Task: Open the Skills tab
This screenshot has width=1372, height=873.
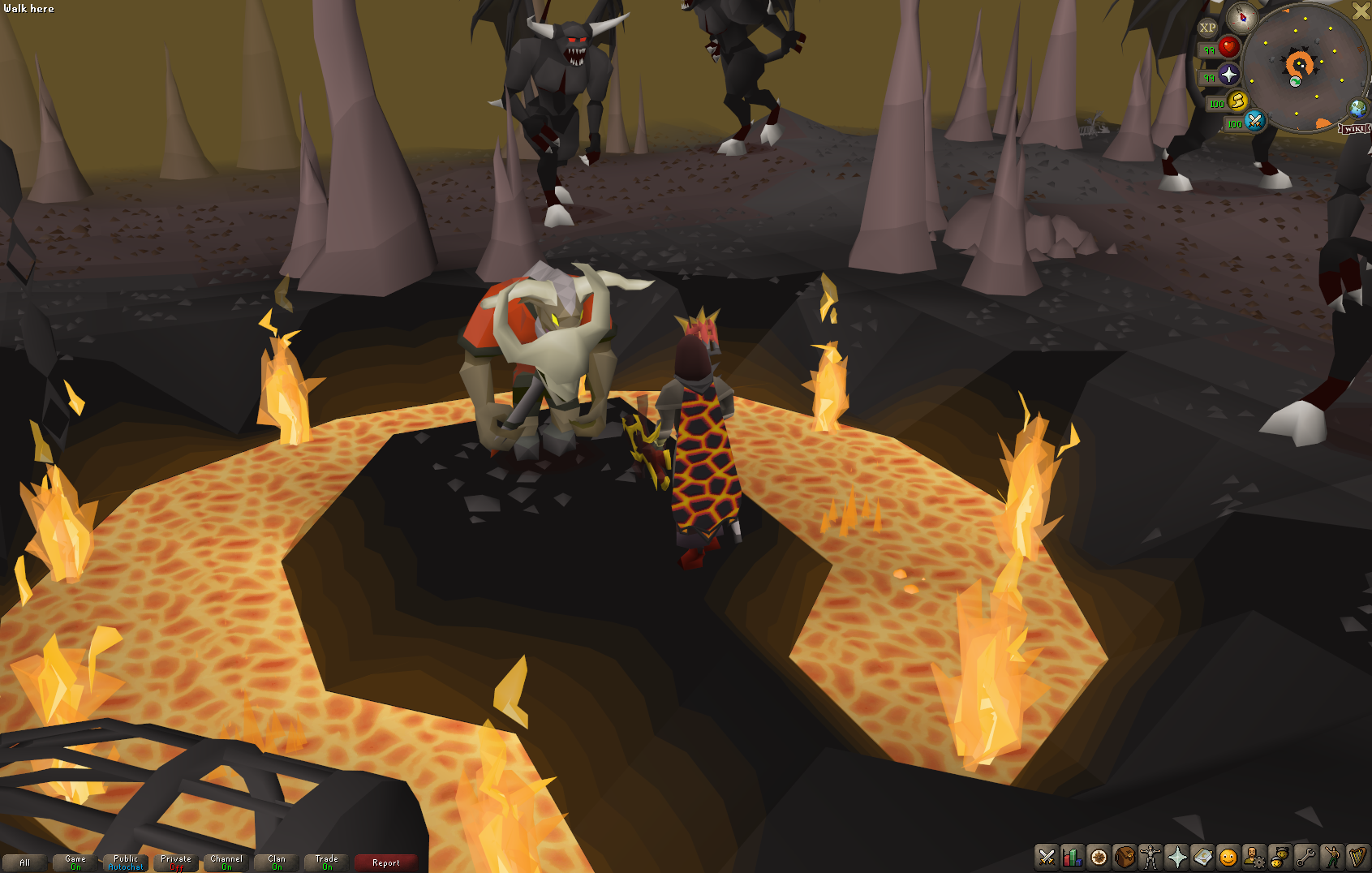Action: (x=1071, y=858)
